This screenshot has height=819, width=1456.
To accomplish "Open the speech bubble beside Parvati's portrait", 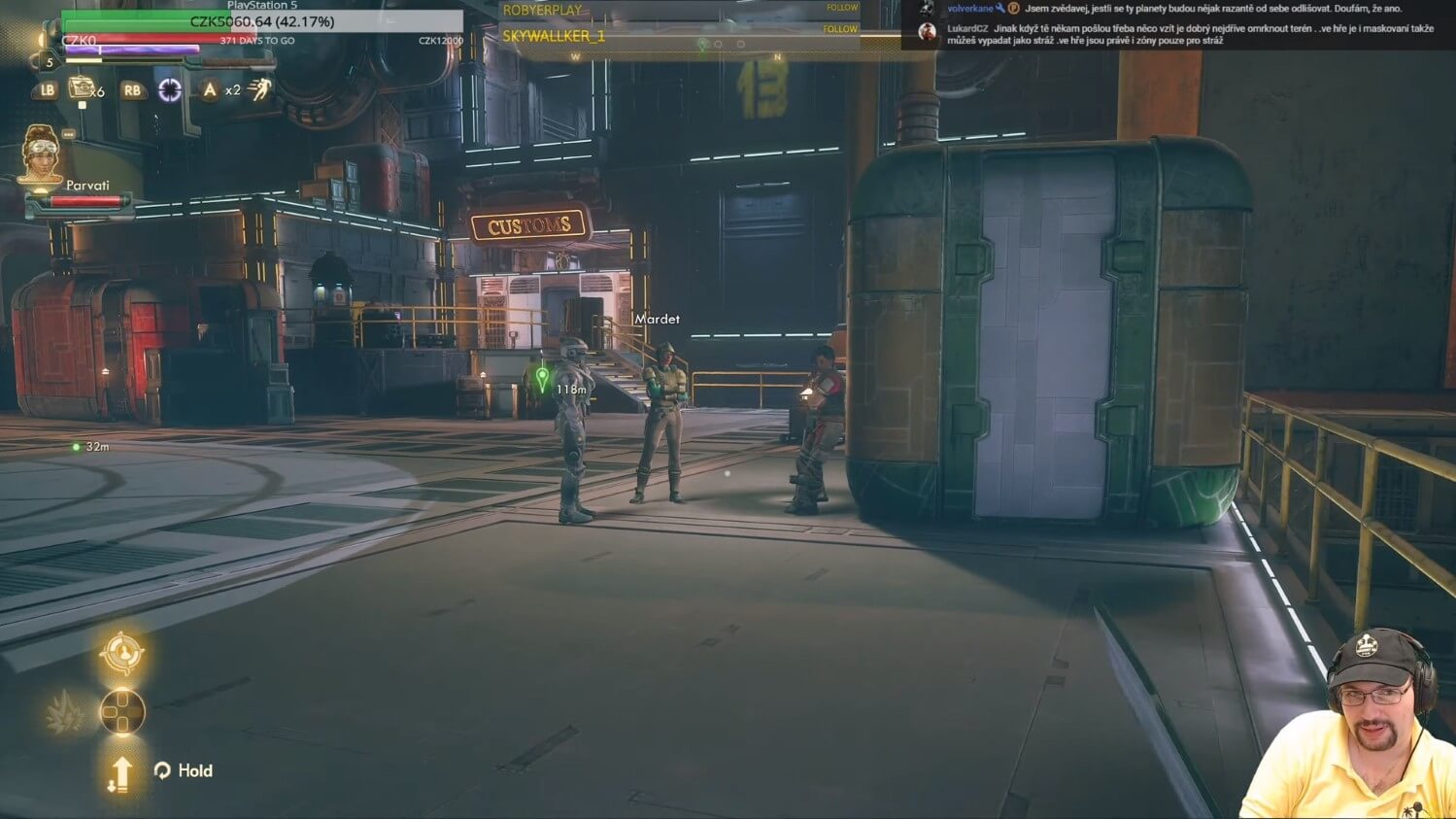I will pyautogui.click(x=69, y=134).
